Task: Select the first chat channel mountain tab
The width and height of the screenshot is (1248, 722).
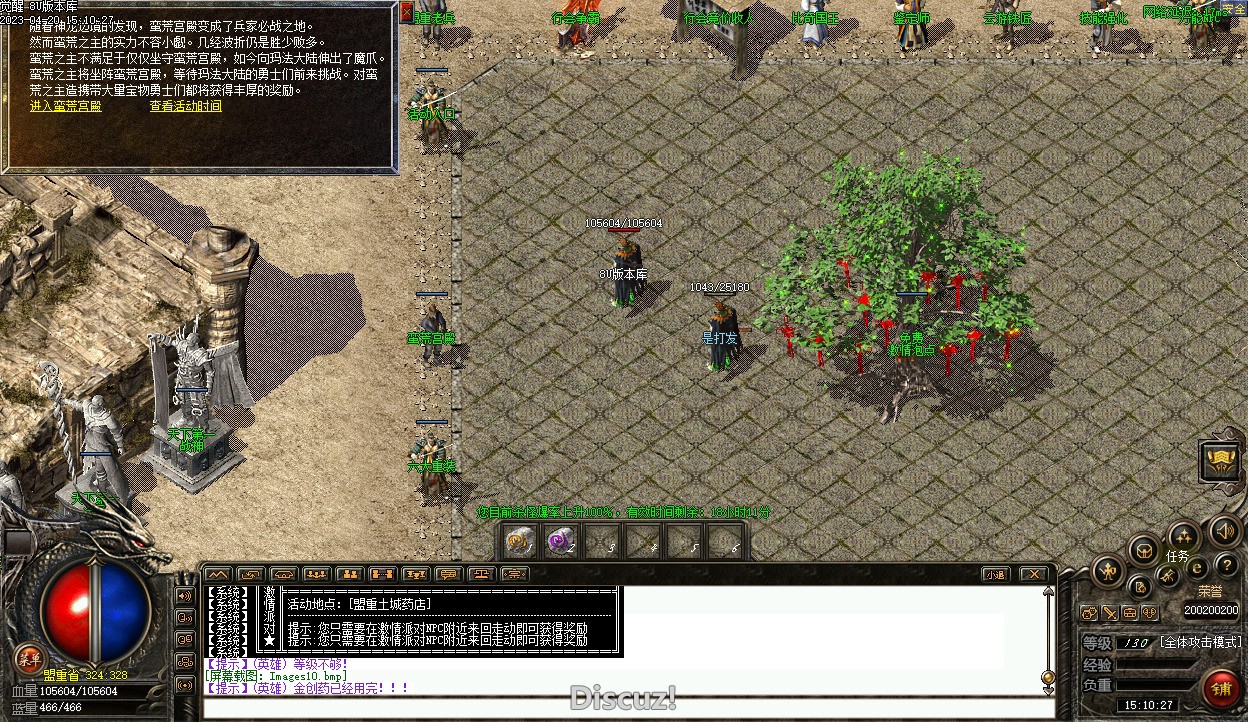Action: click(217, 574)
